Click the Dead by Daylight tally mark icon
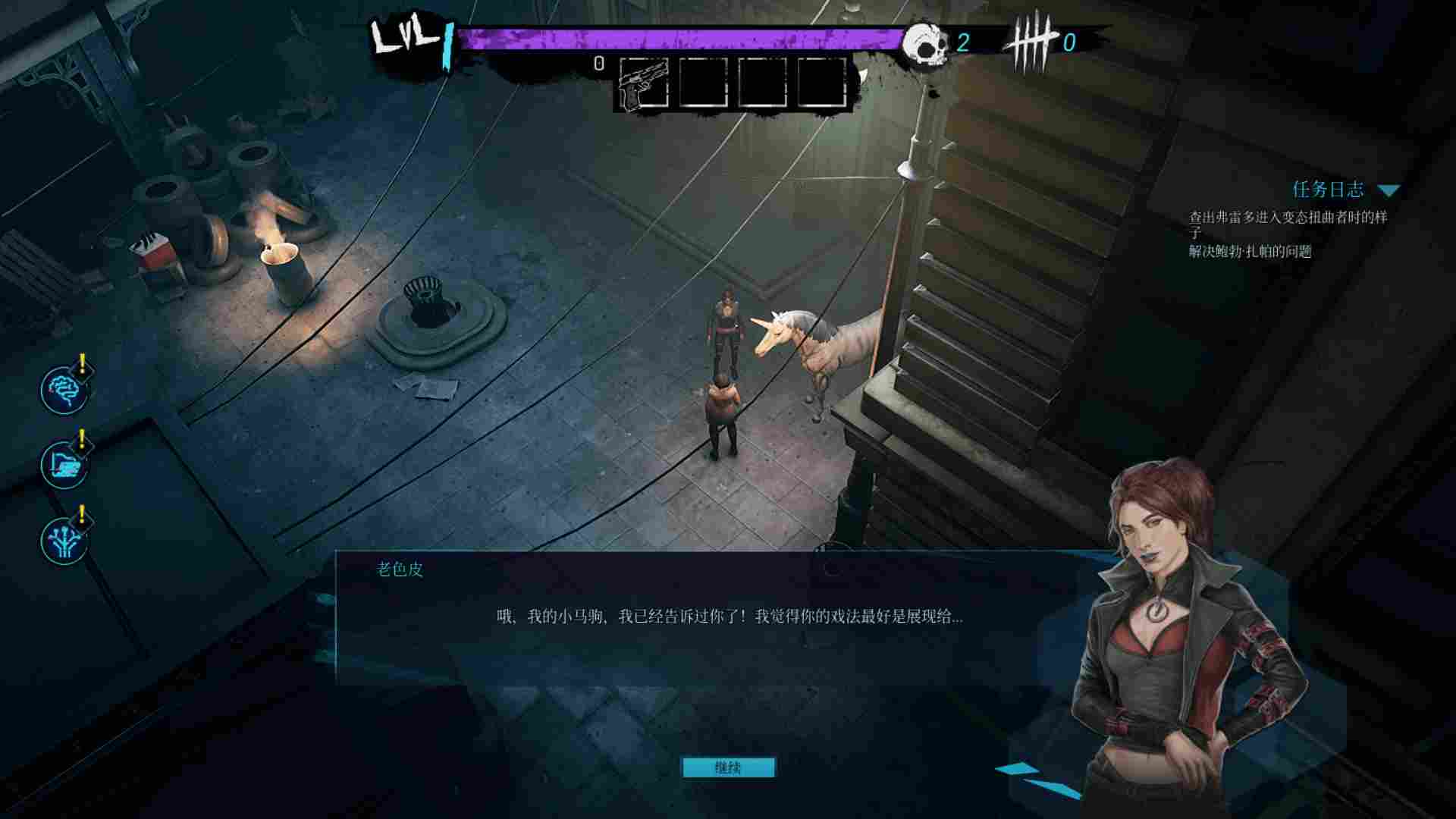 [1031, 40]
